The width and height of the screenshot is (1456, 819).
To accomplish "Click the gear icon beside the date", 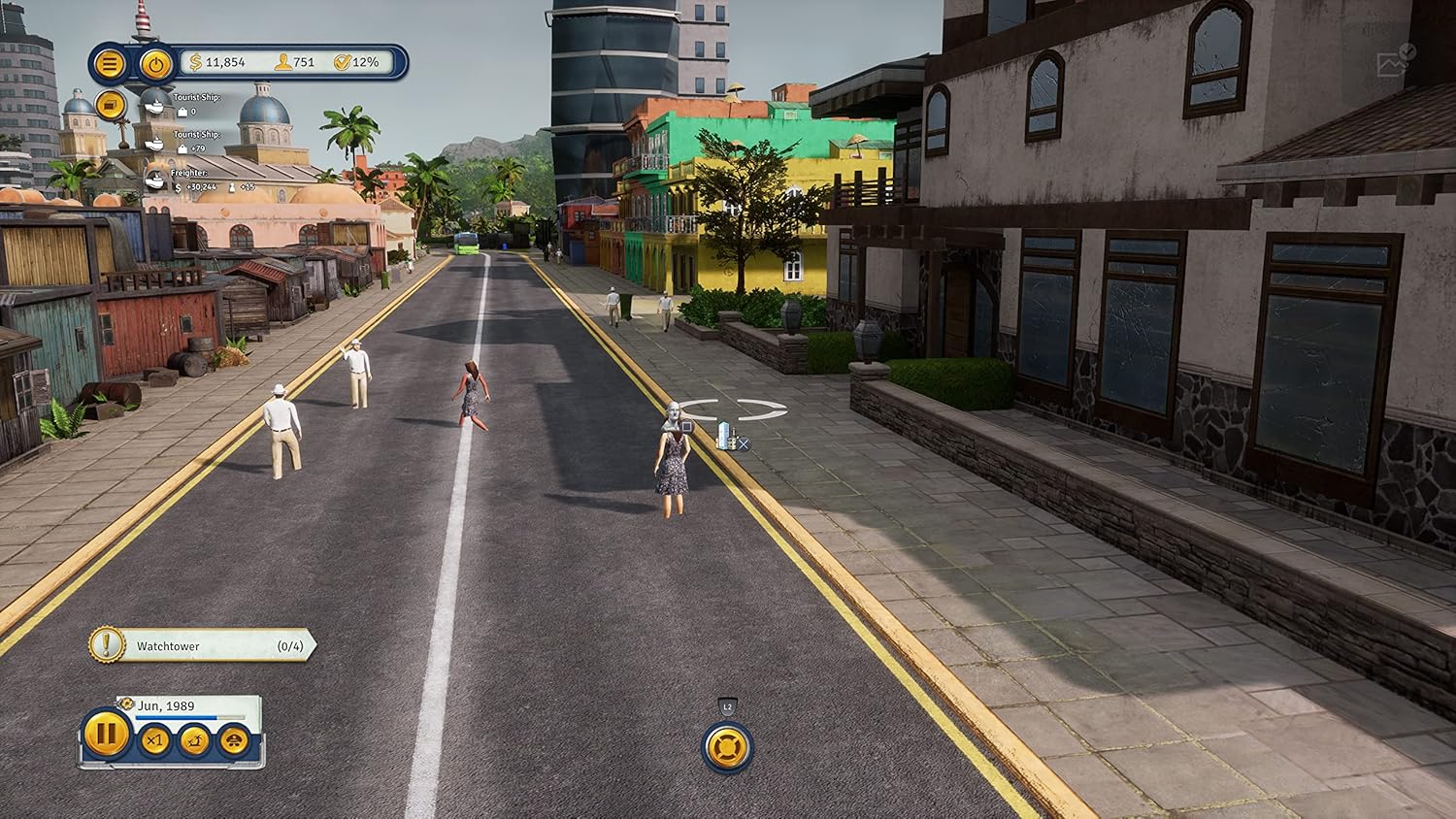I will tap(126, 704).
